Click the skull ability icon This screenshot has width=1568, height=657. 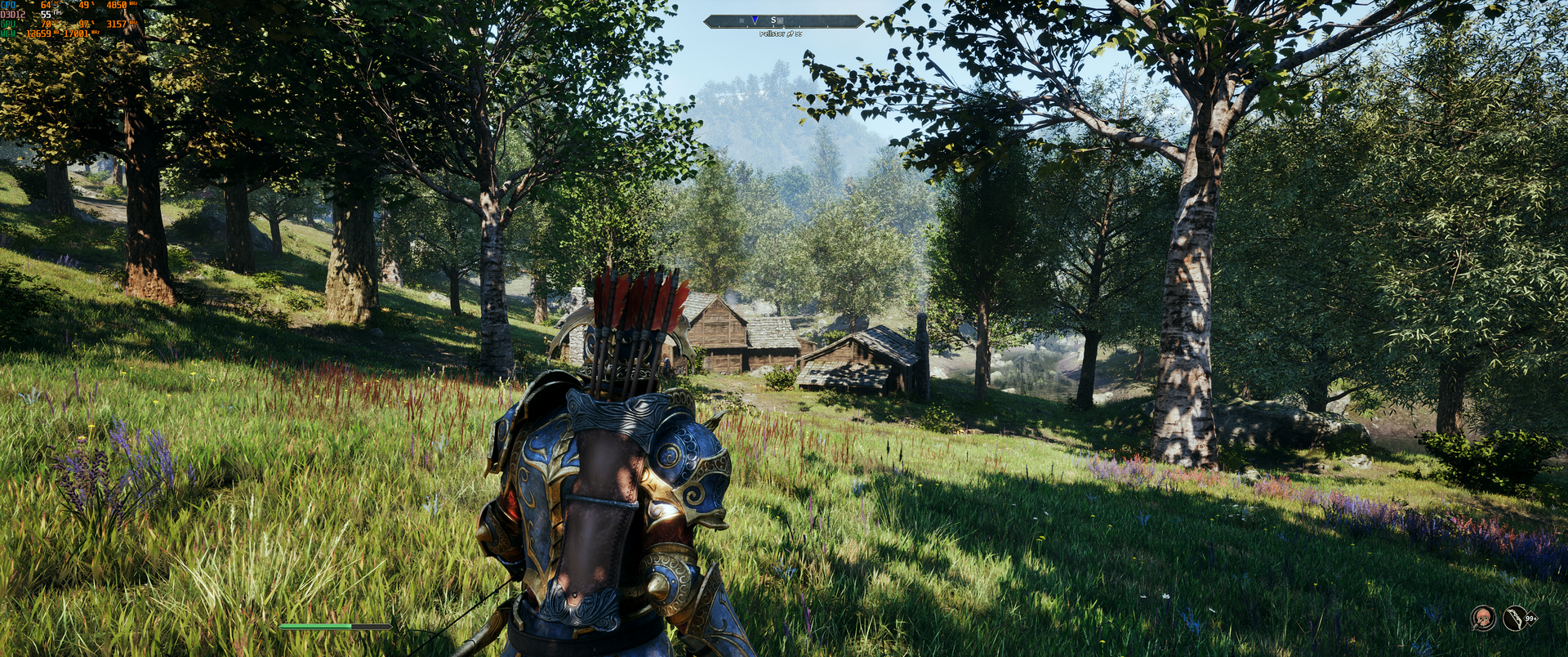click(x=1483, y=619)
